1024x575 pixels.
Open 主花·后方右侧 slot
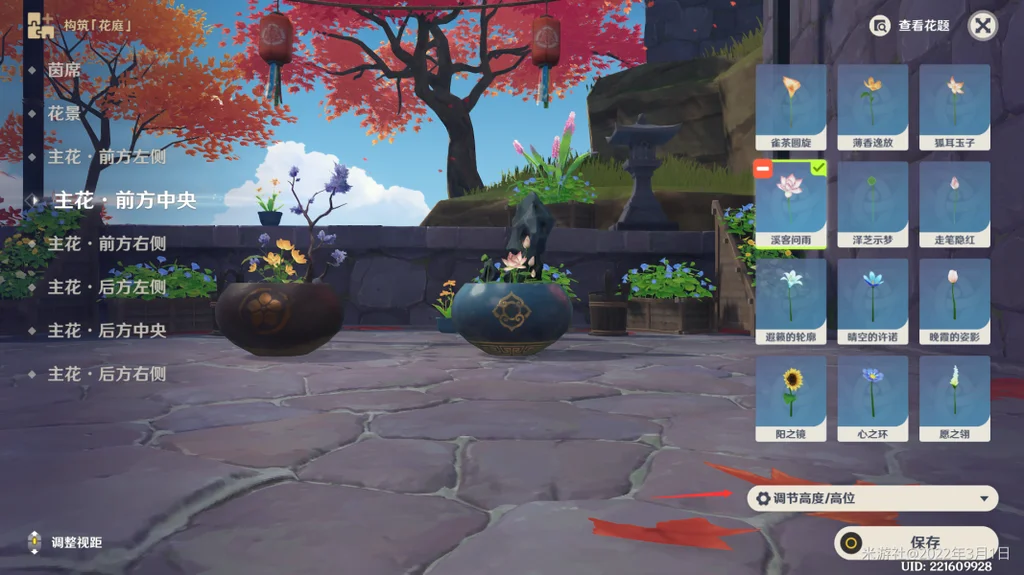[106, 374]
